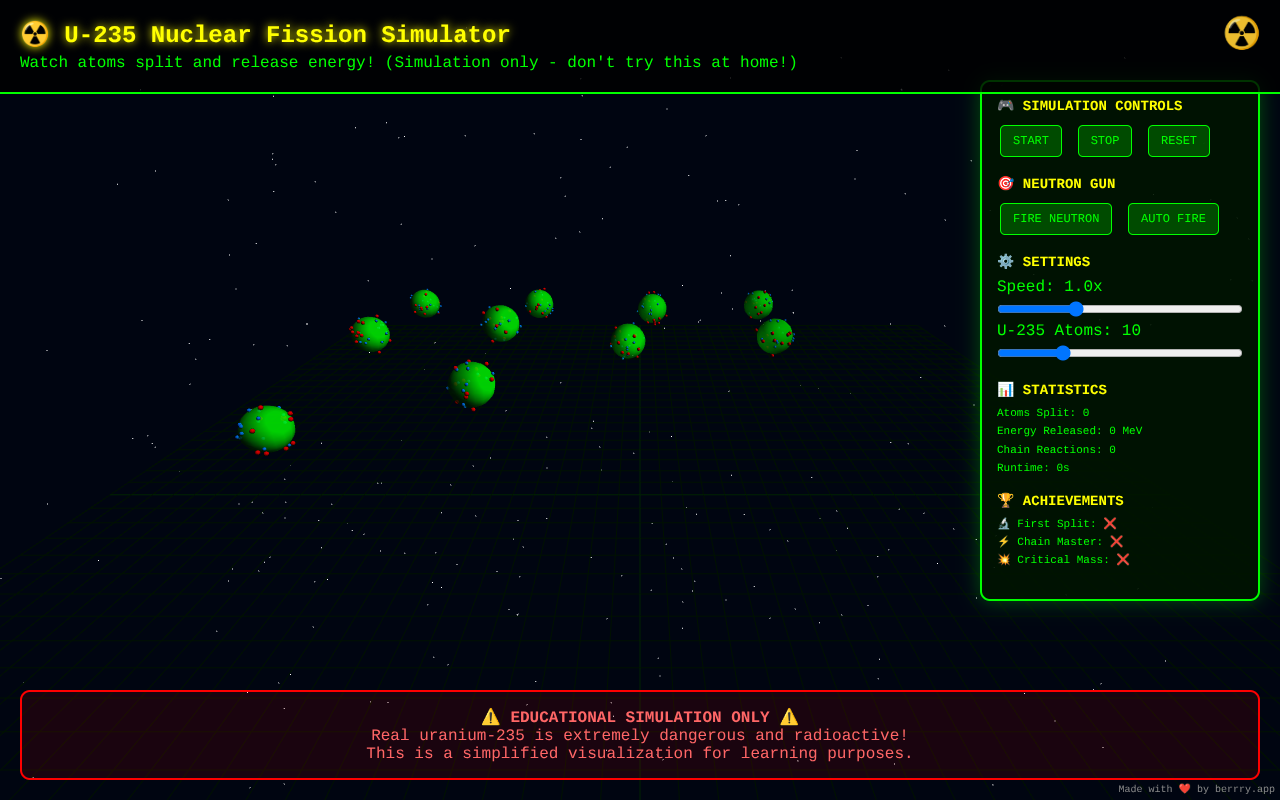This screenshot has height=800, width=1280.
Task: Click the red X next to Critical Mass
Action: coord(1122,559)
